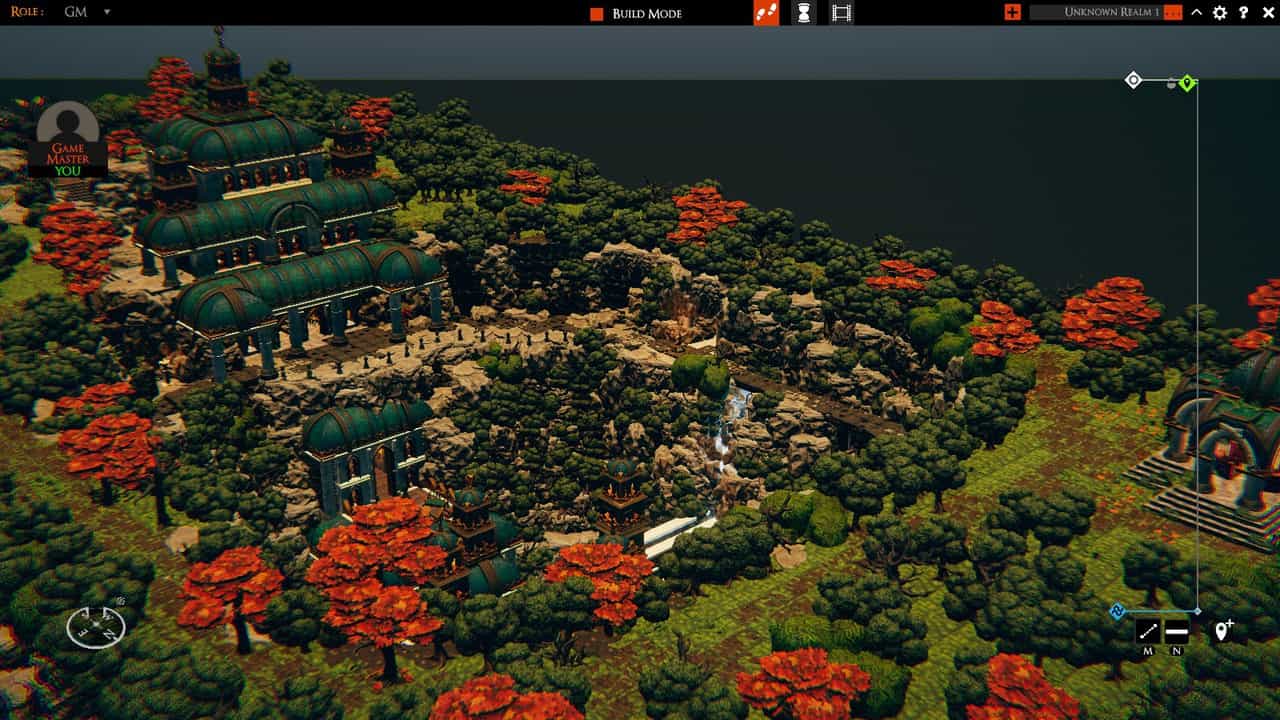Show help with the question mark
Viewport: 1280px width, 720px height.
[1244, 13]
